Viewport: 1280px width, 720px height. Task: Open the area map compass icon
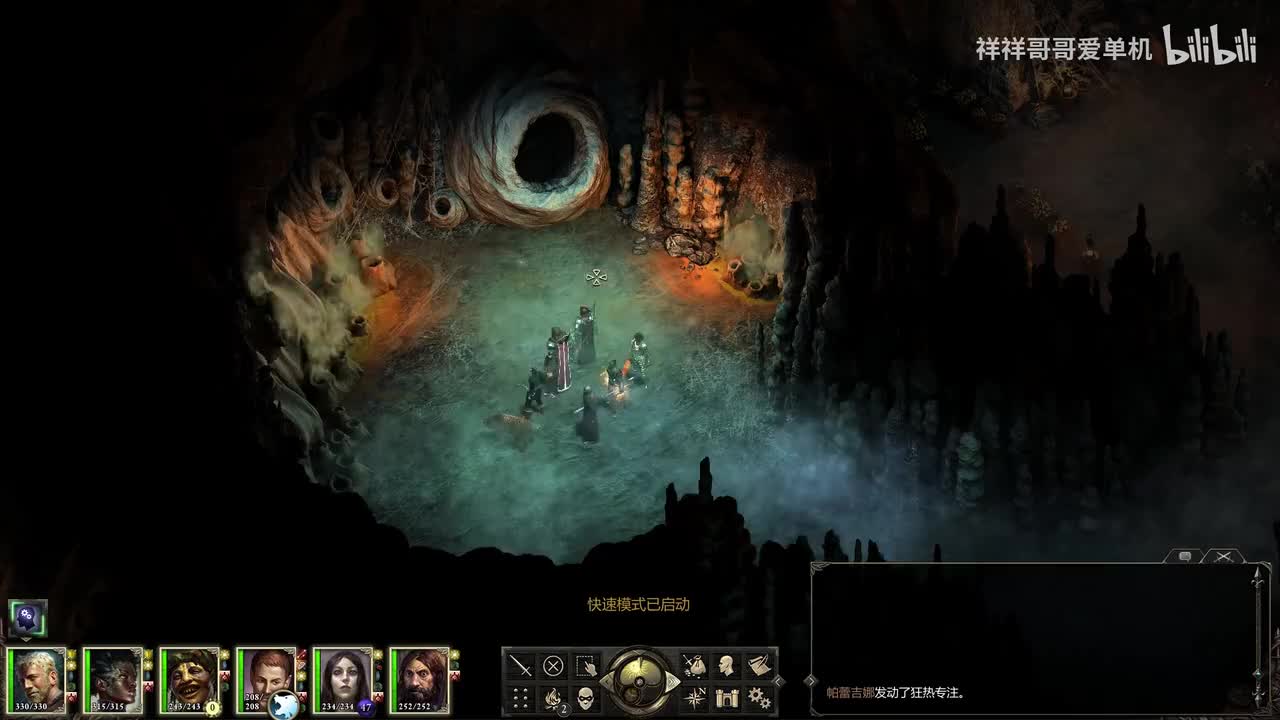[694, 697]
